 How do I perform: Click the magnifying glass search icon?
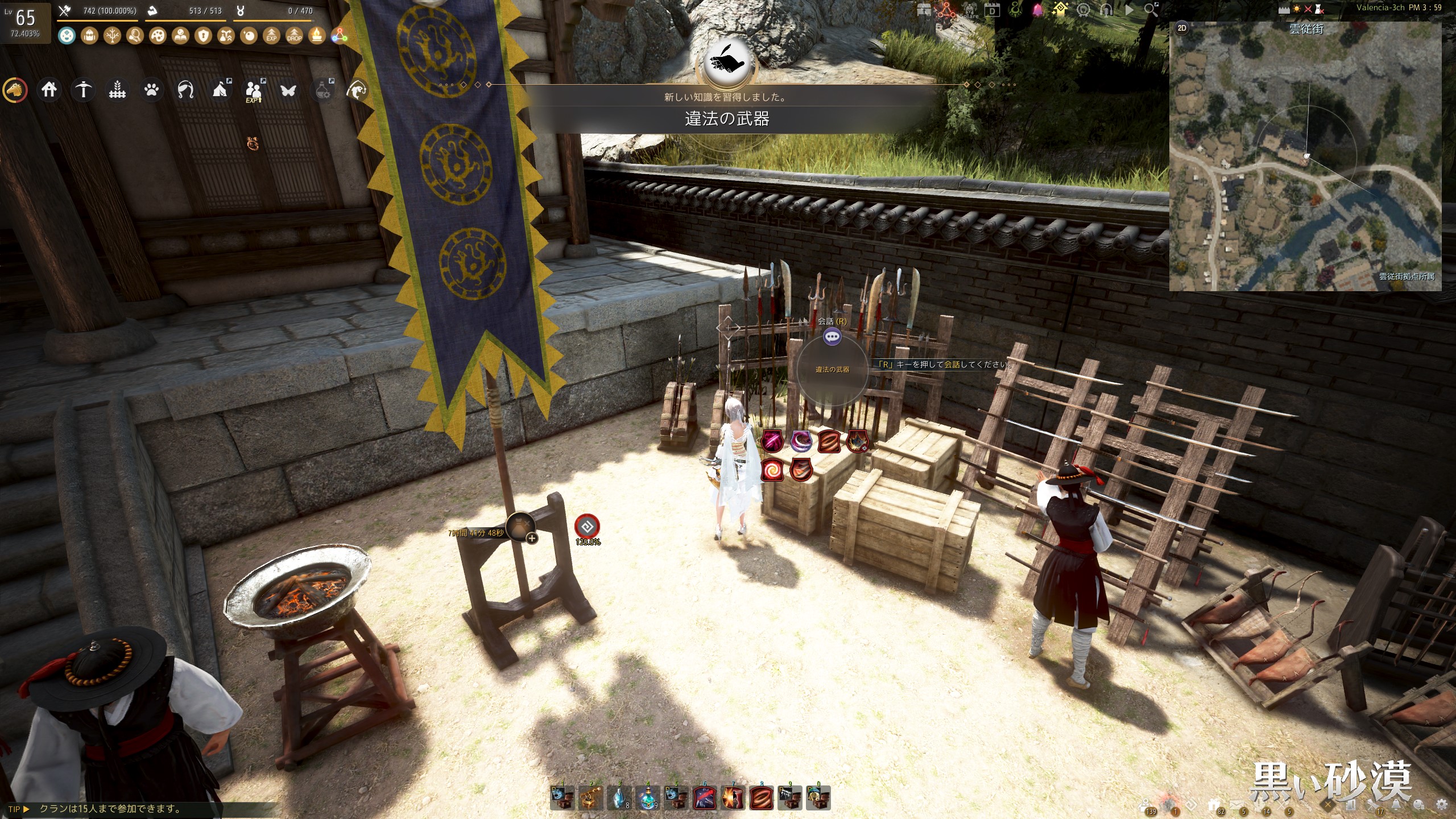click(x=1150, y=10)
